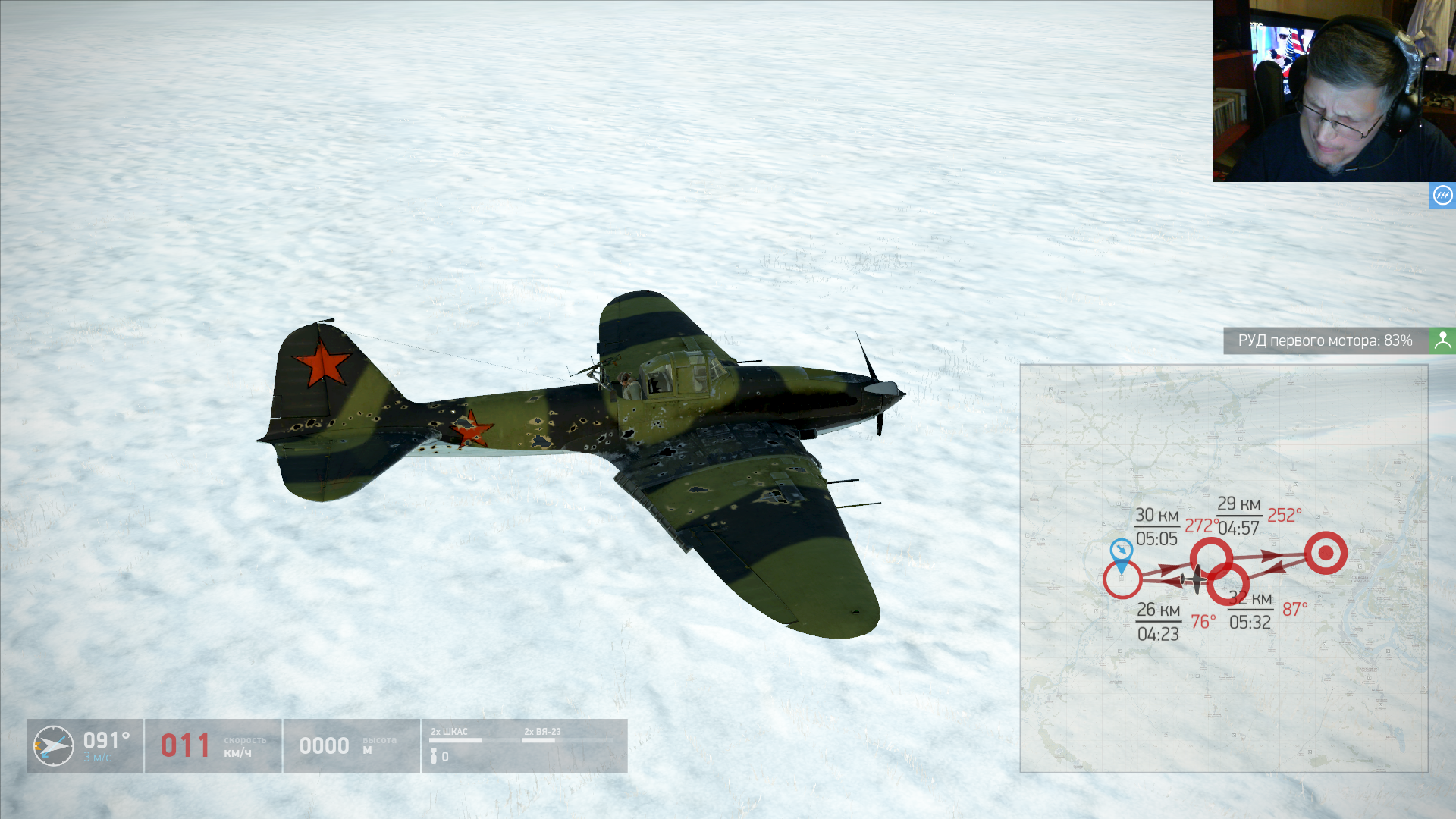Select the aircraft icon on the map
1456x819 pixels.
1194,580
